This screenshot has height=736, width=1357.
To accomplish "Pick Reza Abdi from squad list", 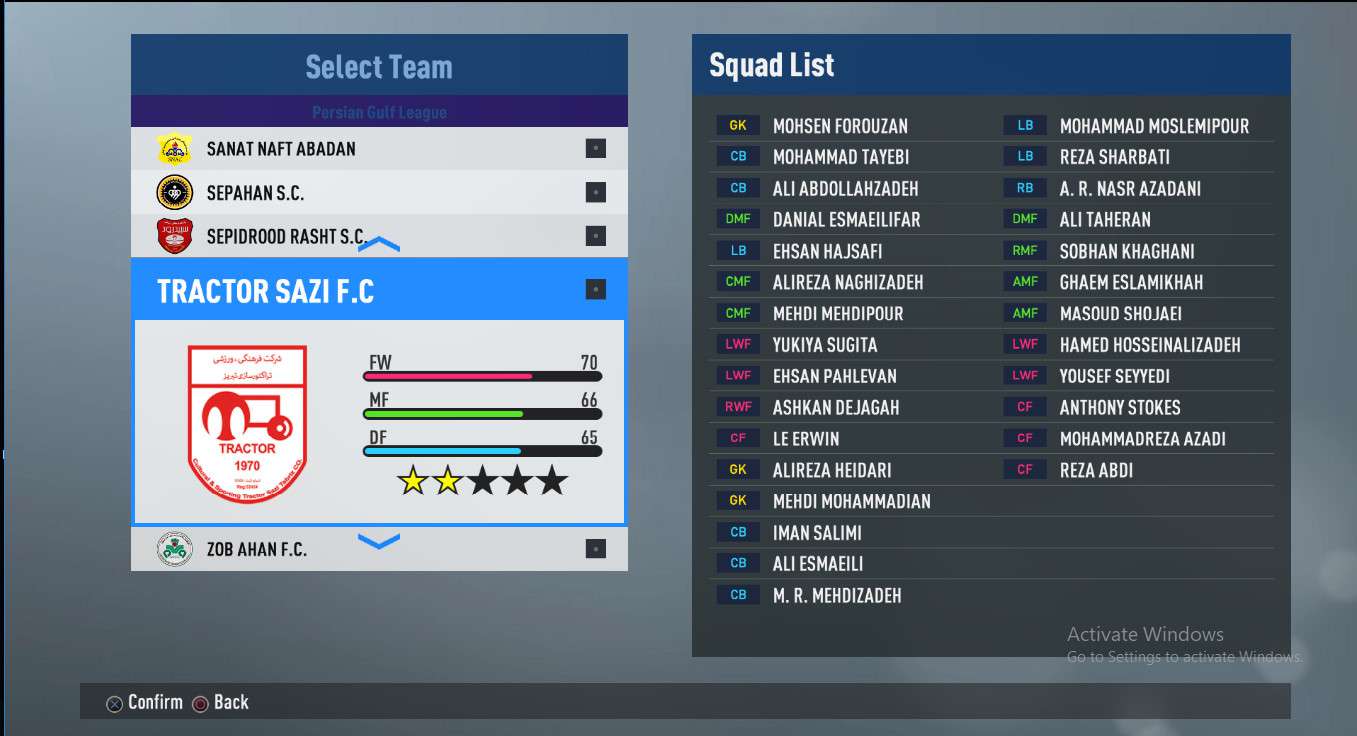I will tap(1096, 470).
